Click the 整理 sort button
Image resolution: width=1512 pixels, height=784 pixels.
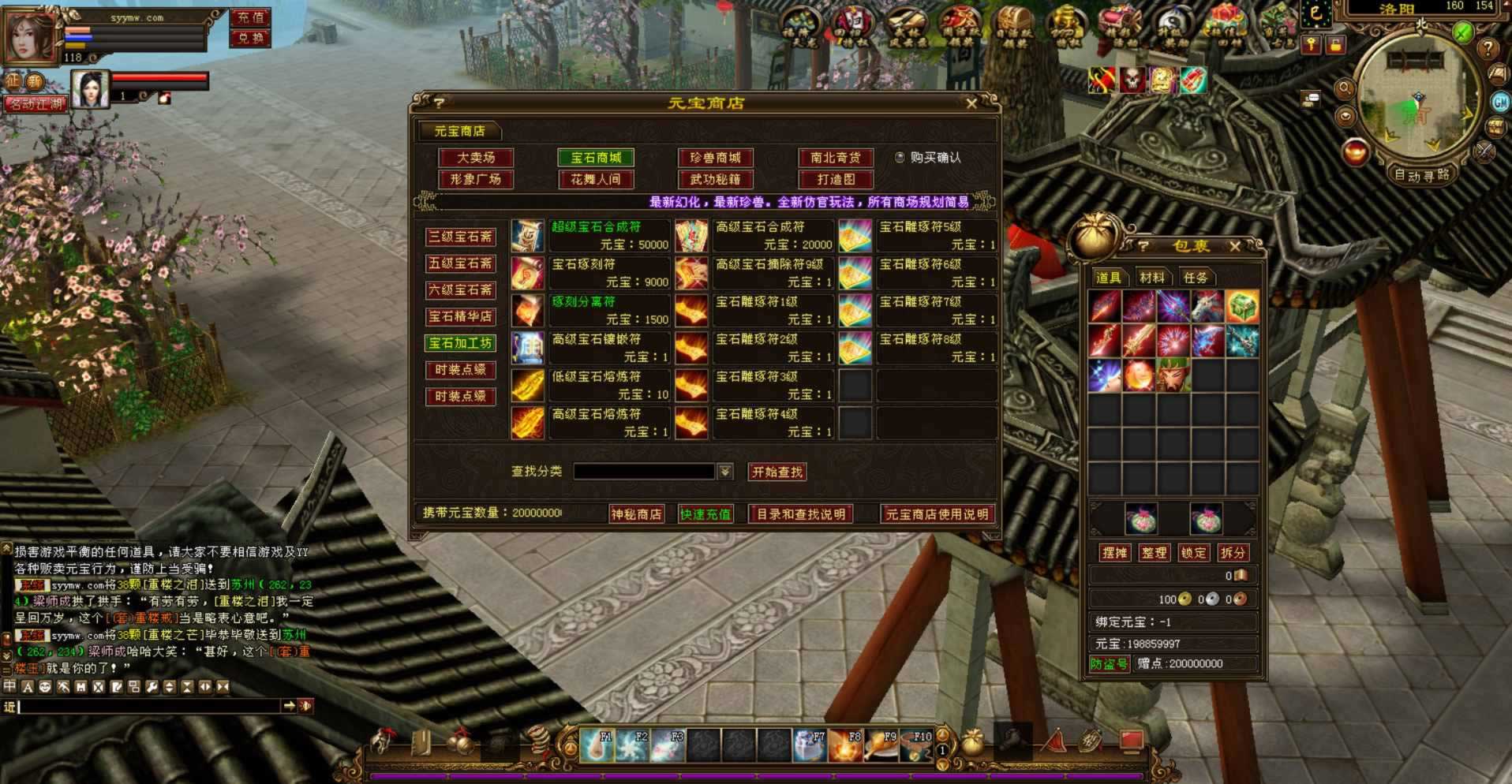[x=1154, y=553]
